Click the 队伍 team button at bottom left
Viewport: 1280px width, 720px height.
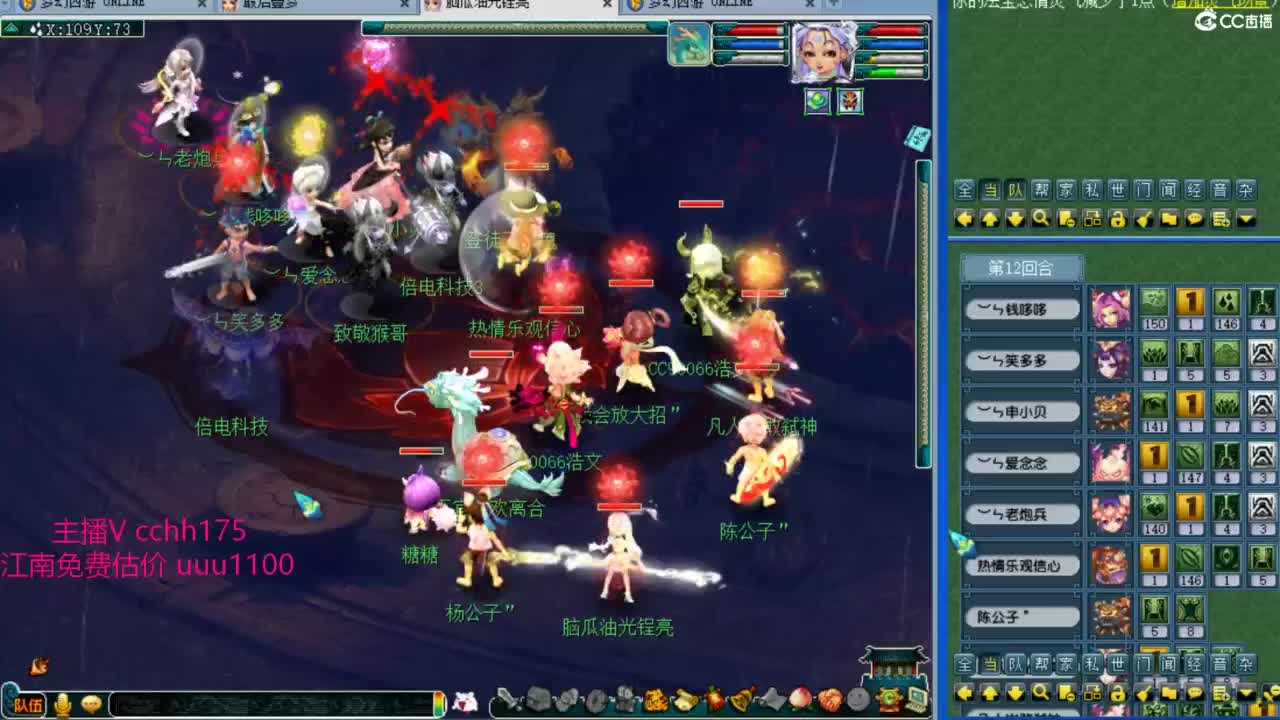(x=29, y=703)
